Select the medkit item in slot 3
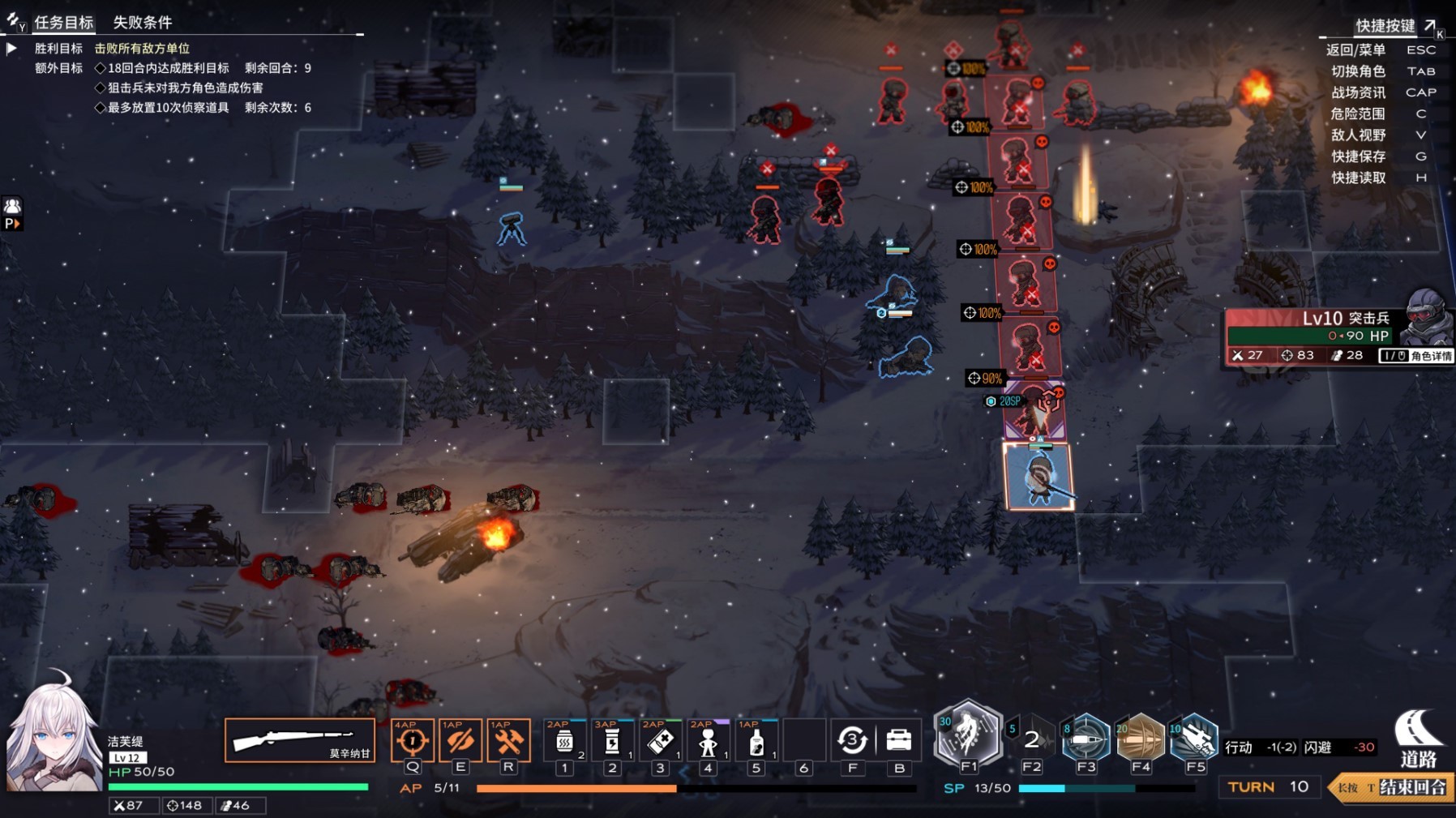Image resolution: width=1456 pixels, height=818 pixels. 660,741
